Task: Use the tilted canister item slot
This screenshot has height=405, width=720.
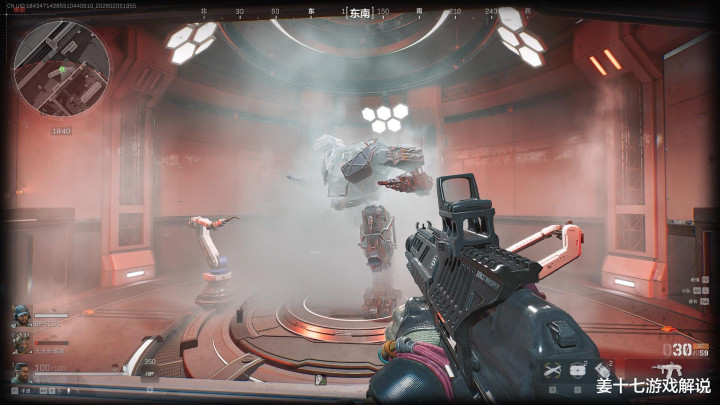Action: [602, 370]
